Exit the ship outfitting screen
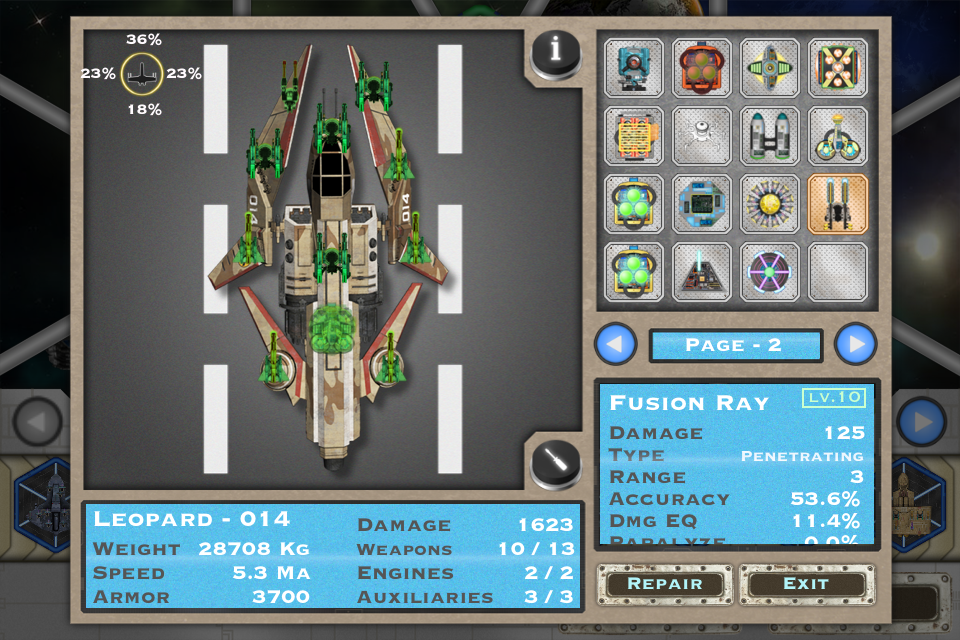Image resolution: width=960 pixels, height=640 pixels. tap(806, 584)
